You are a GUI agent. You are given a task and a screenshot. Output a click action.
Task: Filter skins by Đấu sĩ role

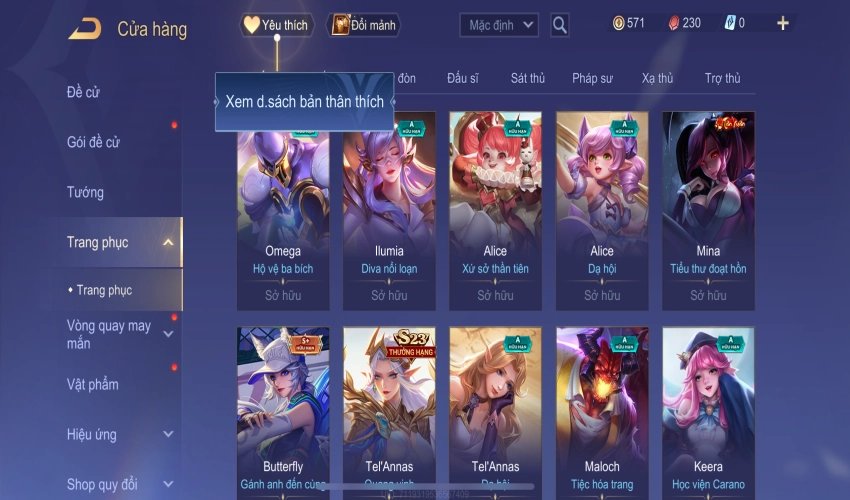tap(463, 78)
